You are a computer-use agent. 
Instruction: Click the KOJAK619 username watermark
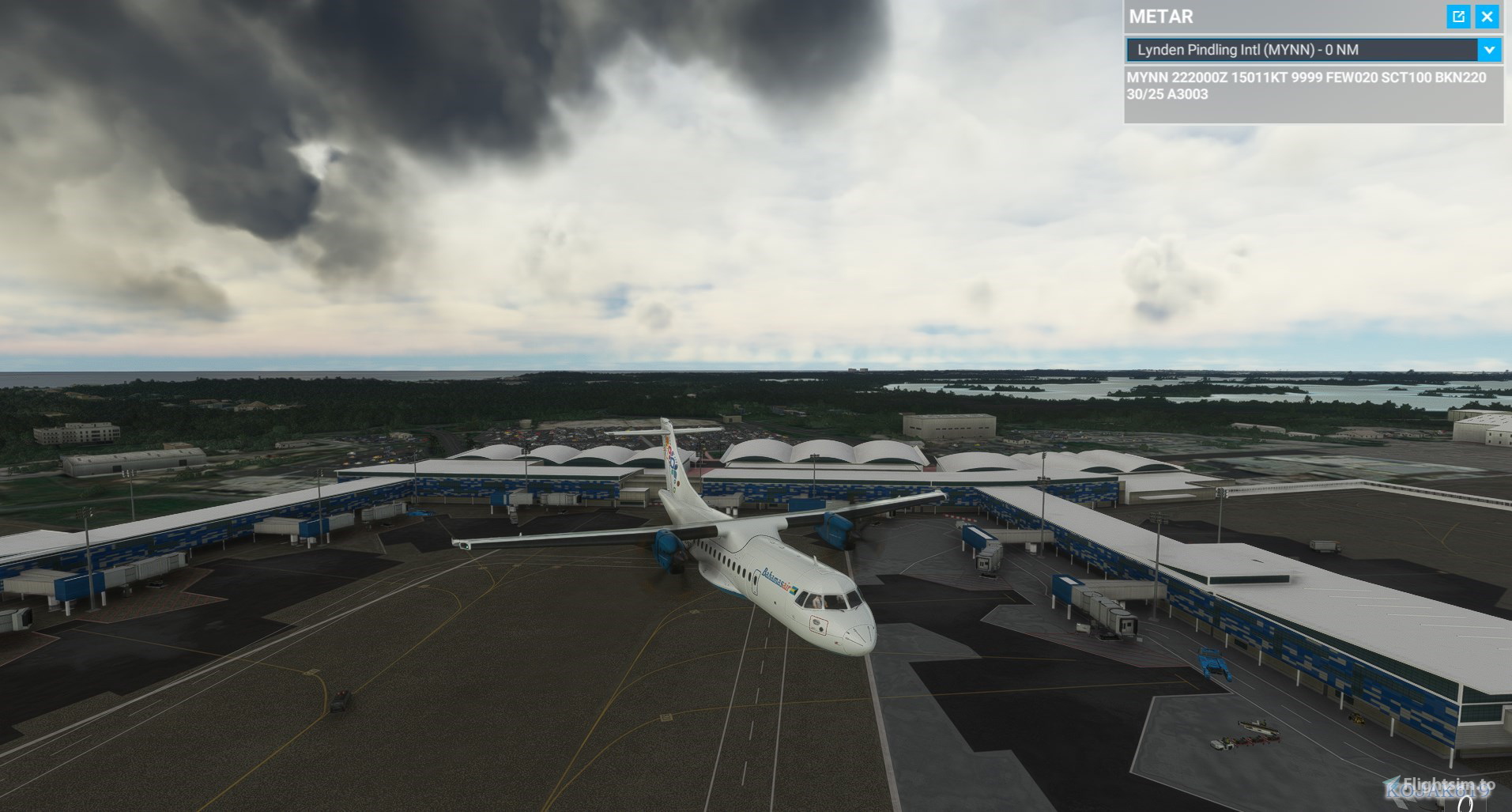point(1431,793)
